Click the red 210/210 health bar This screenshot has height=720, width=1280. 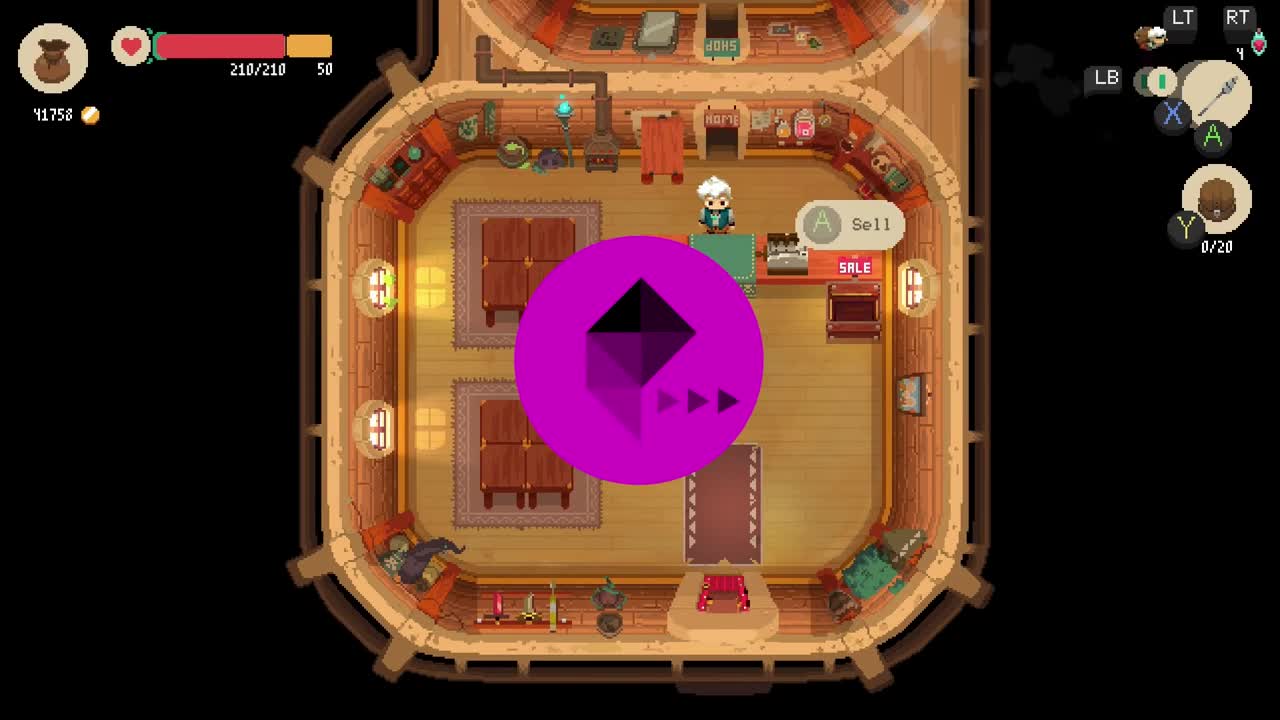[222, 45]
